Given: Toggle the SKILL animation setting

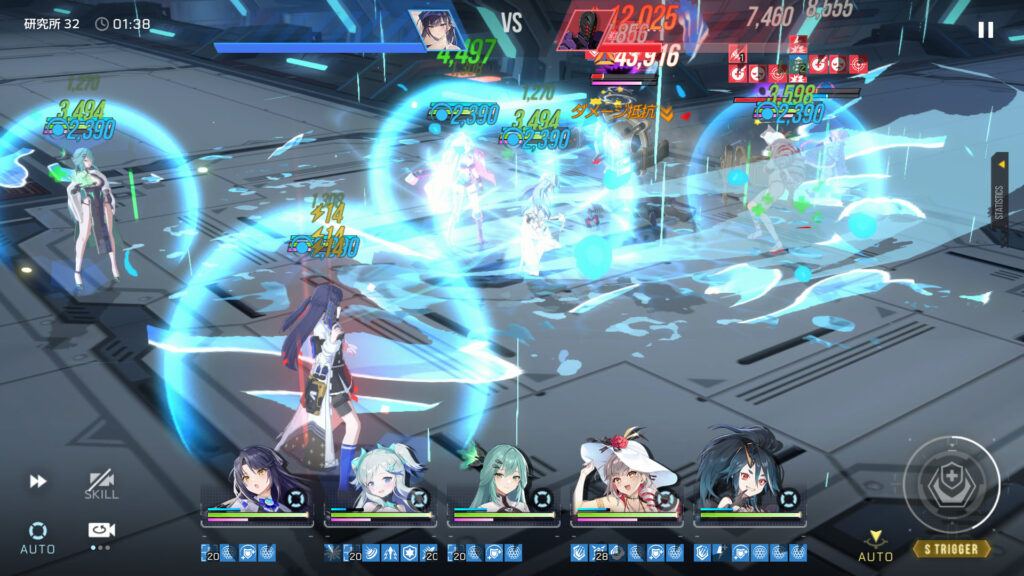Looking at the screenshot, I should 101,485.
